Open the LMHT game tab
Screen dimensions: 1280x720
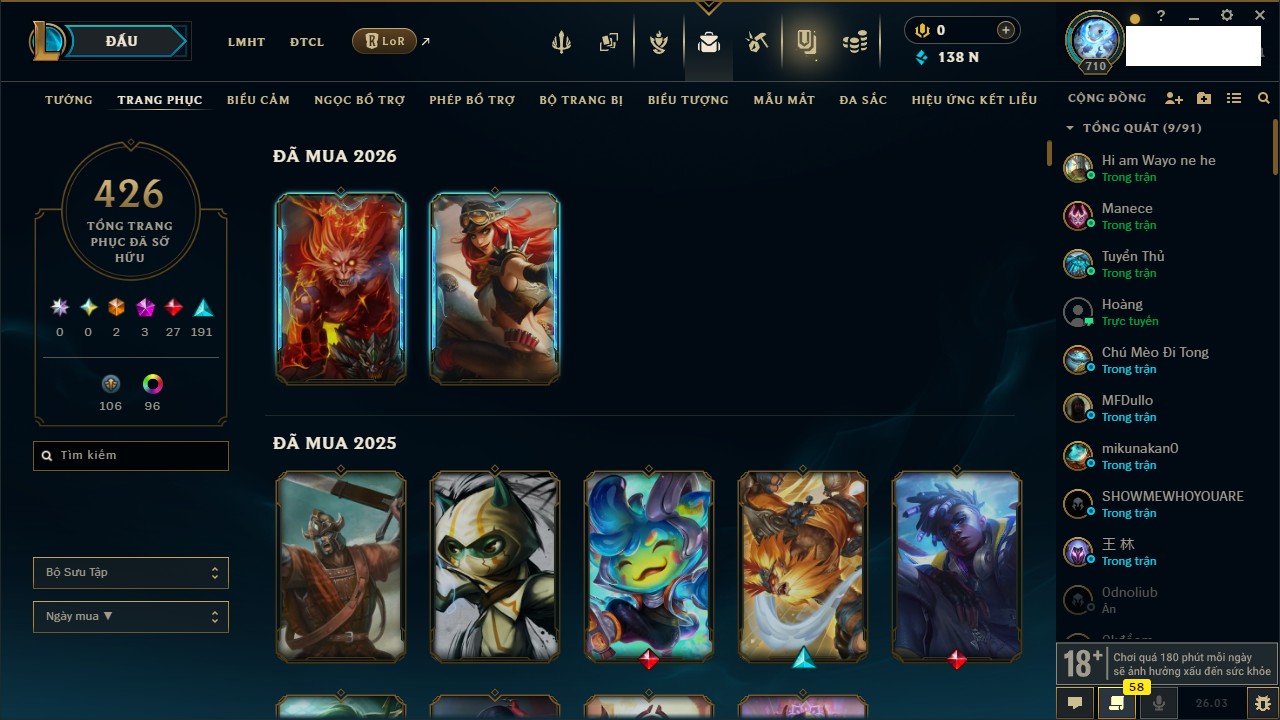(x=246, y=42)
